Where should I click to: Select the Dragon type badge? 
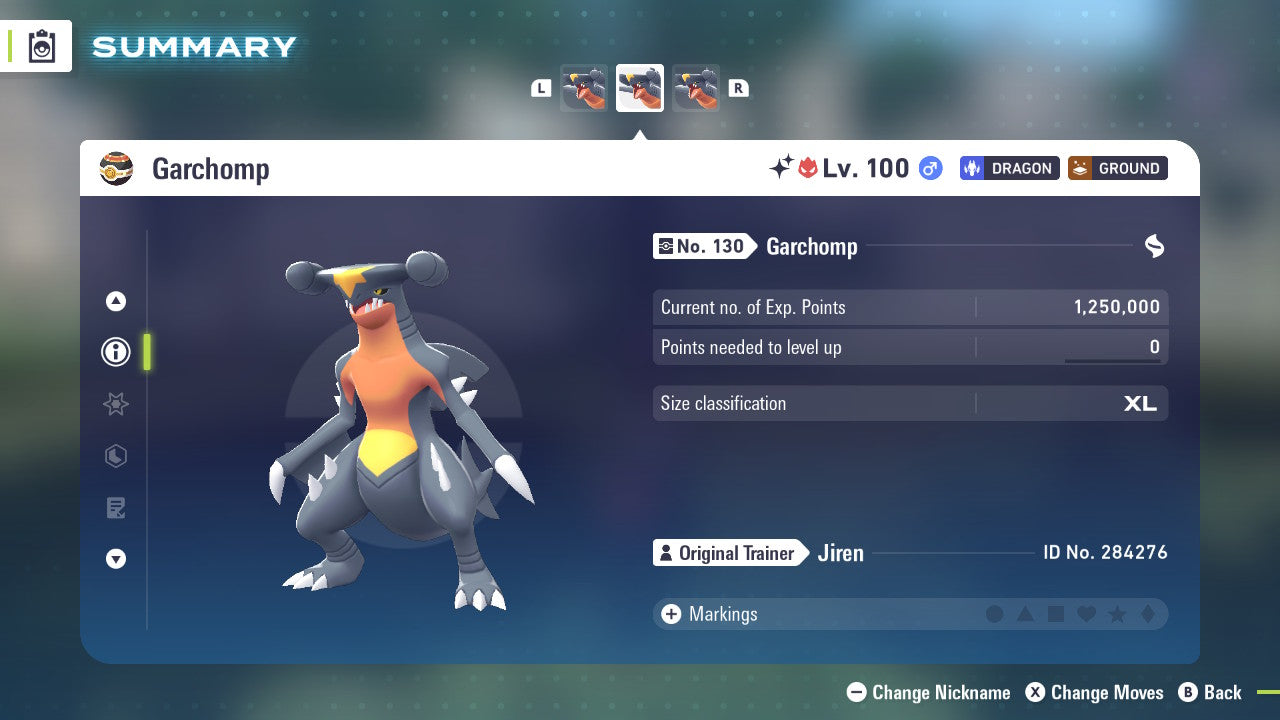coord(1009,168)
